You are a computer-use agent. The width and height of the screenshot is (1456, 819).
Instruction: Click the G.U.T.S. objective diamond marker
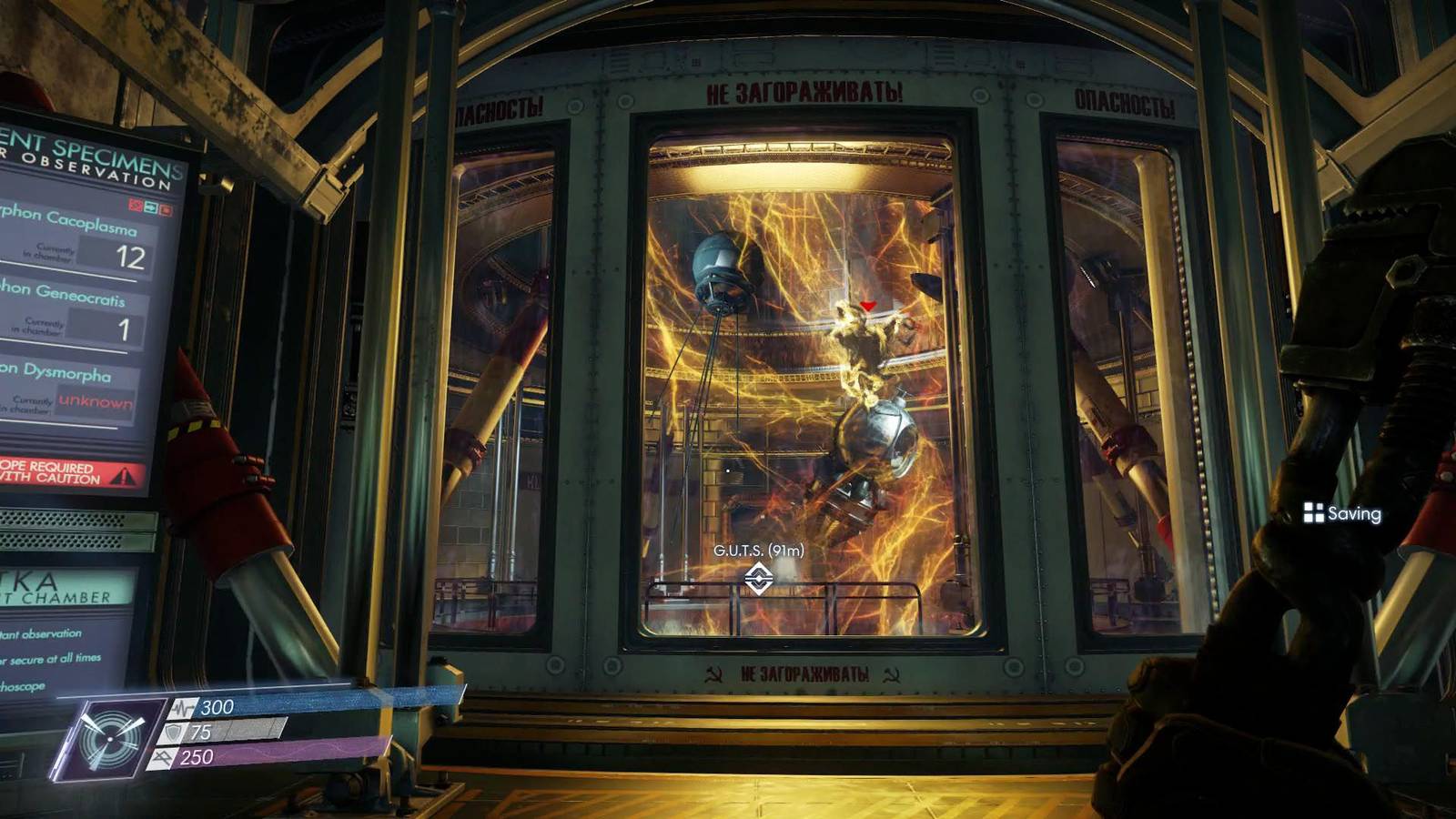[758, 575]
